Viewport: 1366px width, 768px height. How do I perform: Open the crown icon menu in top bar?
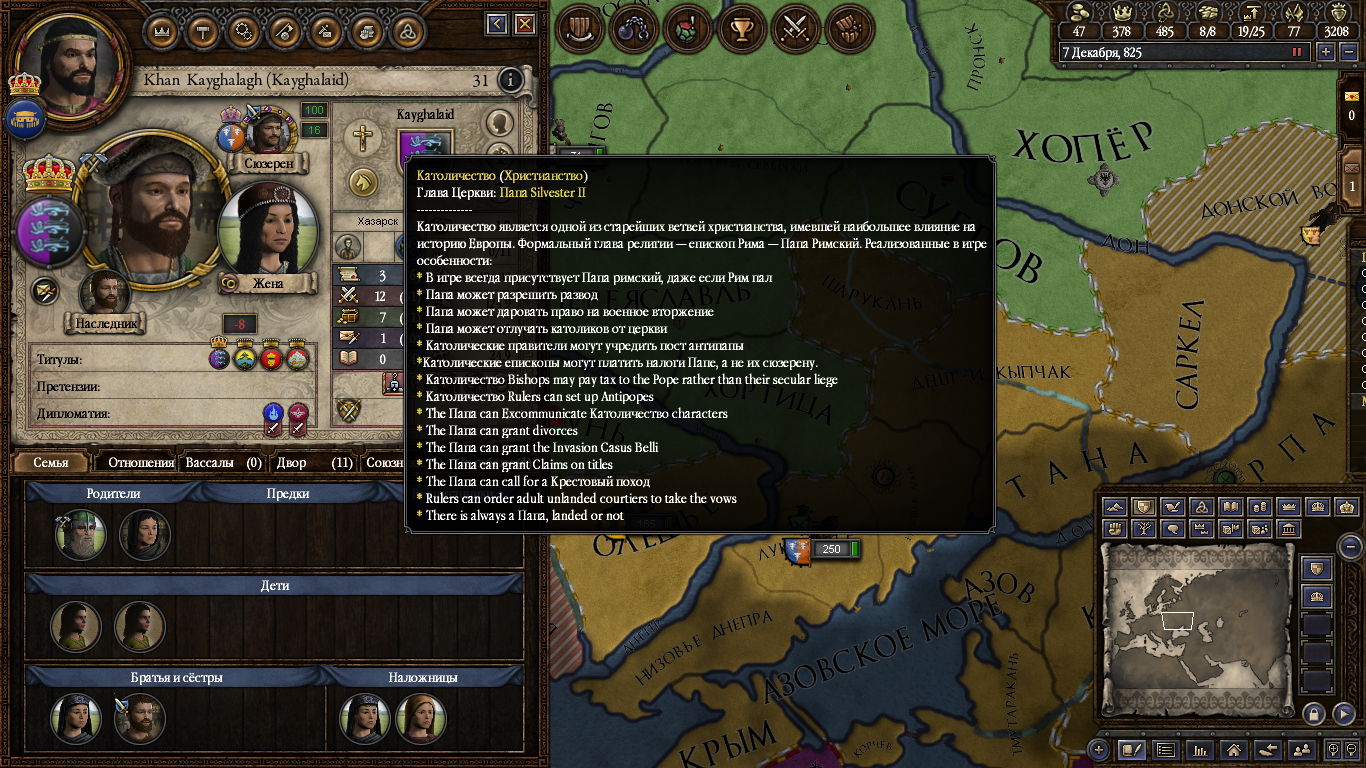pyautogui.click(x=162, y=31)
